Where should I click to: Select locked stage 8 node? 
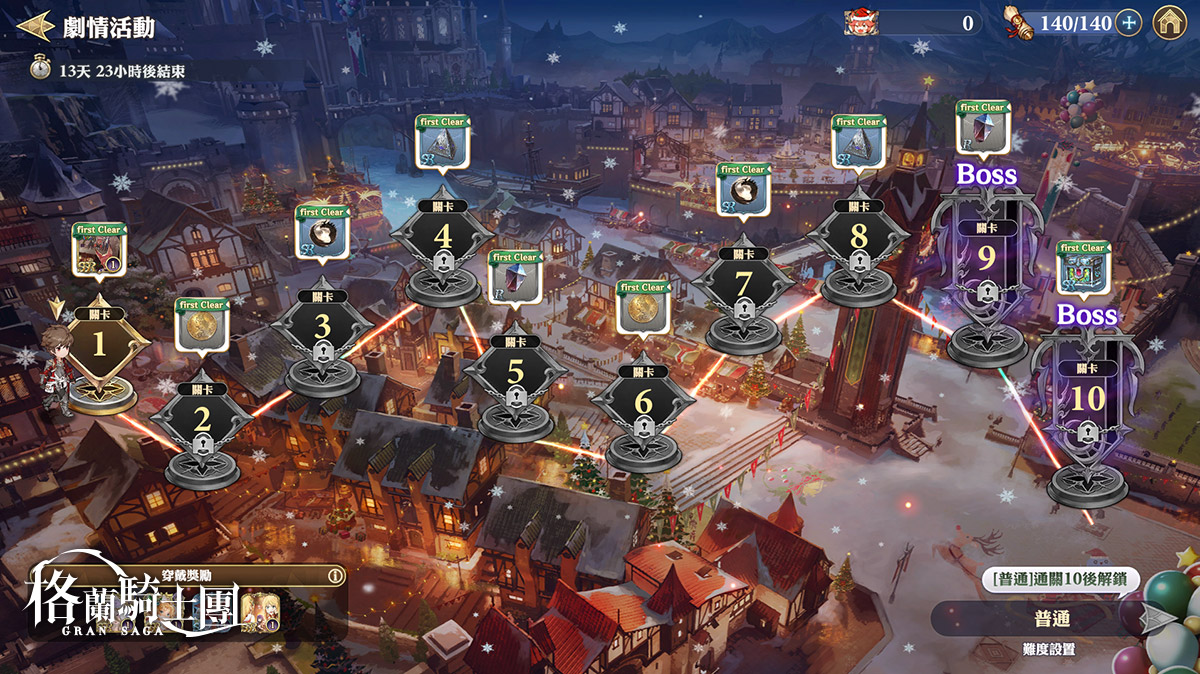click(858, 242)
